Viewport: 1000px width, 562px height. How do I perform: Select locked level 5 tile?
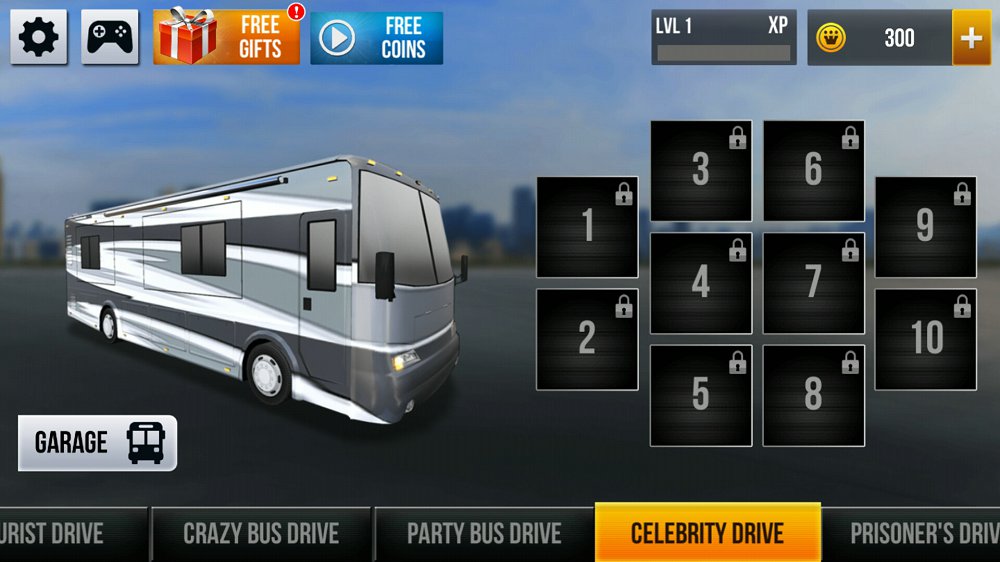click(x=701, y=395)
